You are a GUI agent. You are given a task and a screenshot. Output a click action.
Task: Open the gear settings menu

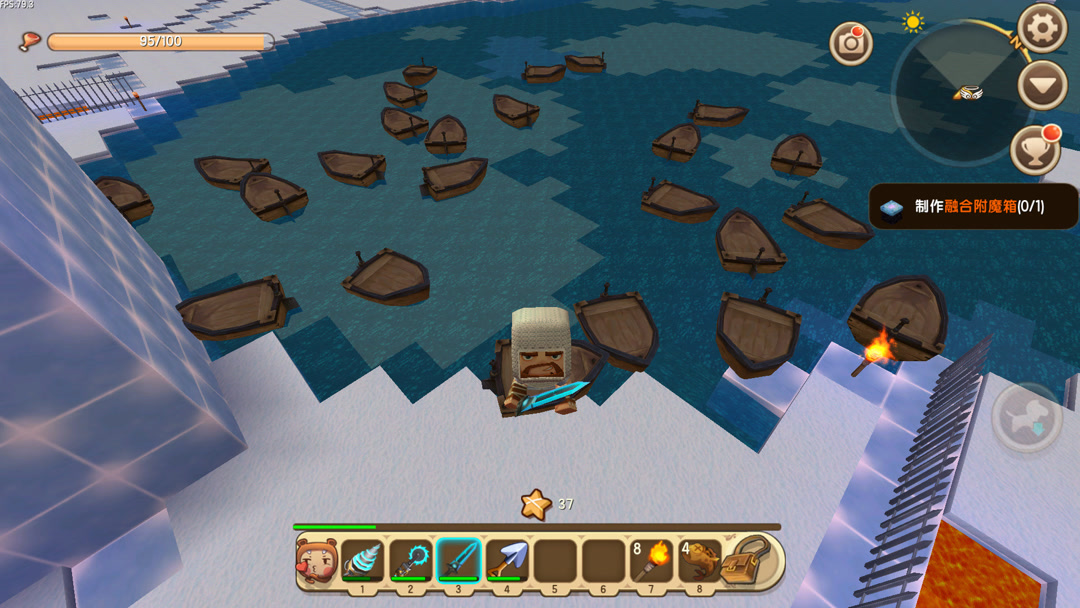pyautogui.click(x=1041, y=28)
